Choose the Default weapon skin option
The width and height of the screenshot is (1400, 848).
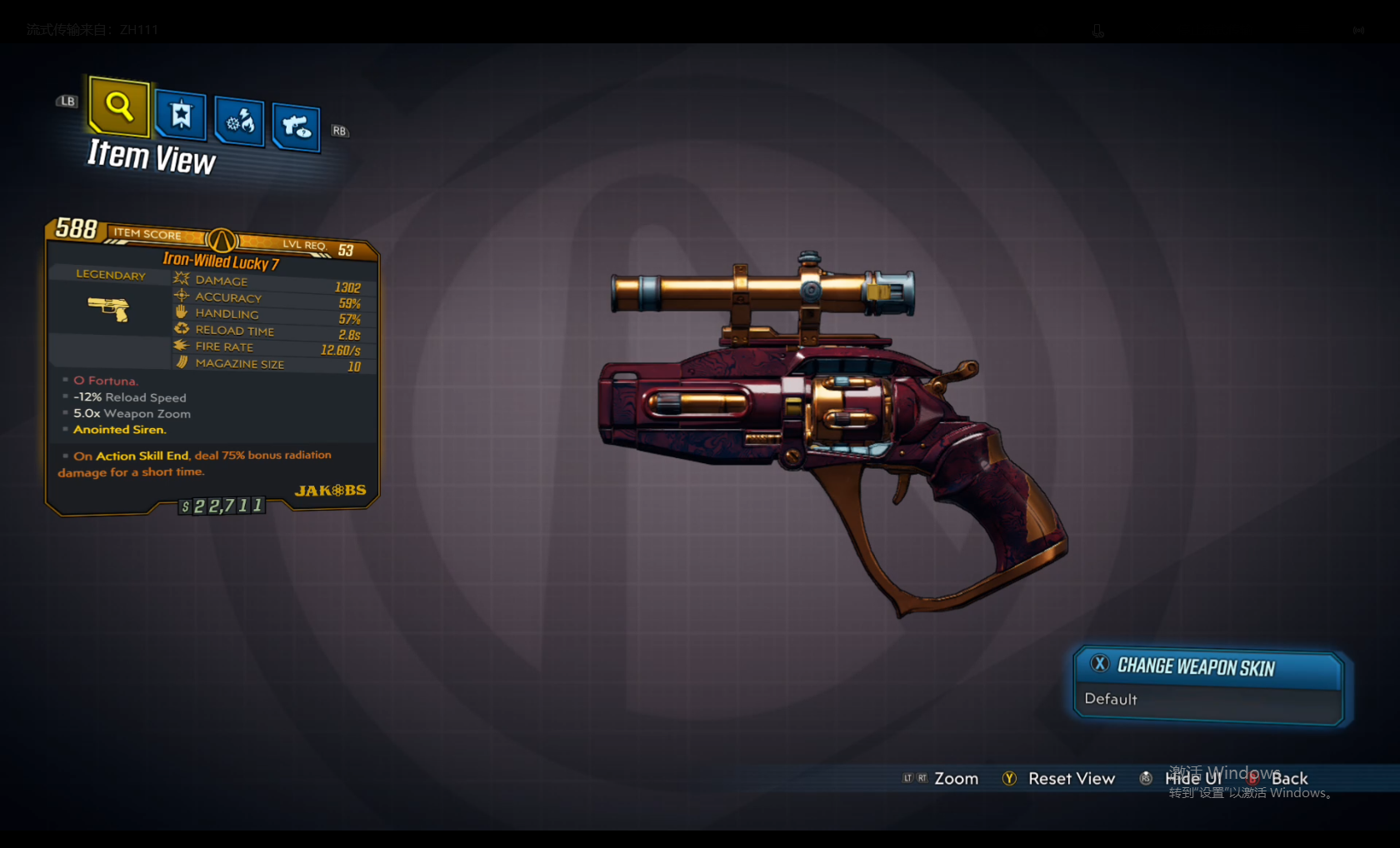(x=1111, y=699)
